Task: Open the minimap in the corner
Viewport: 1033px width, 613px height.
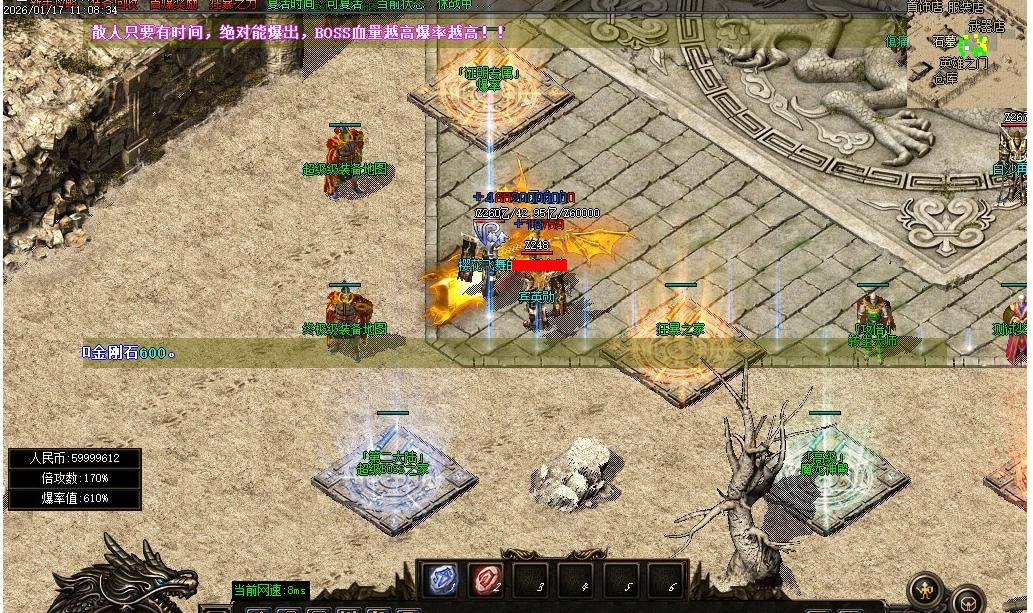Action: pyautogui.click(x=966, y=55)
